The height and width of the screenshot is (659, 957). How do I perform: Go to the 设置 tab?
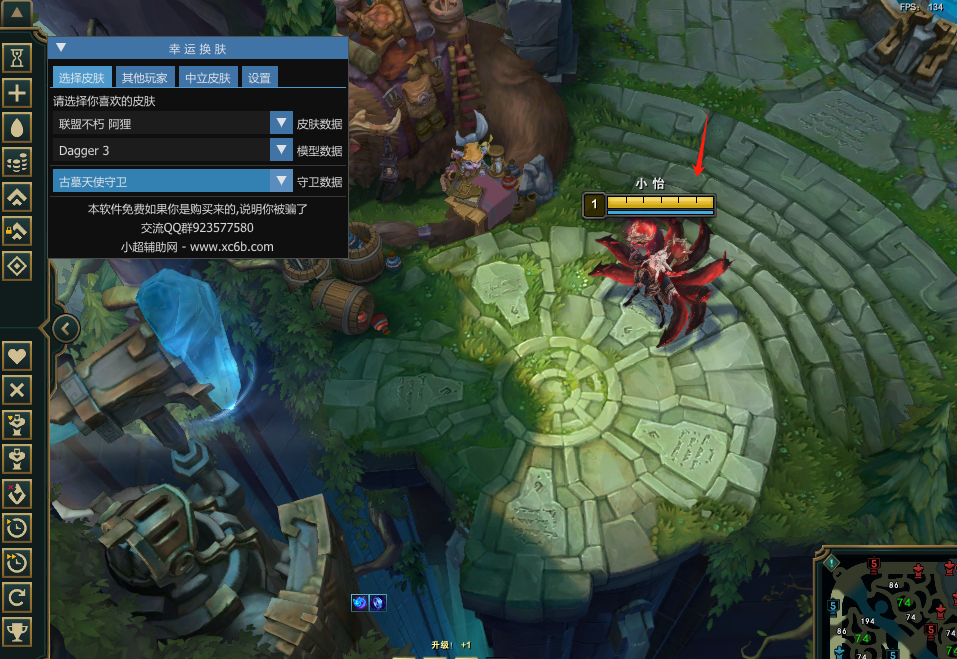259,77
